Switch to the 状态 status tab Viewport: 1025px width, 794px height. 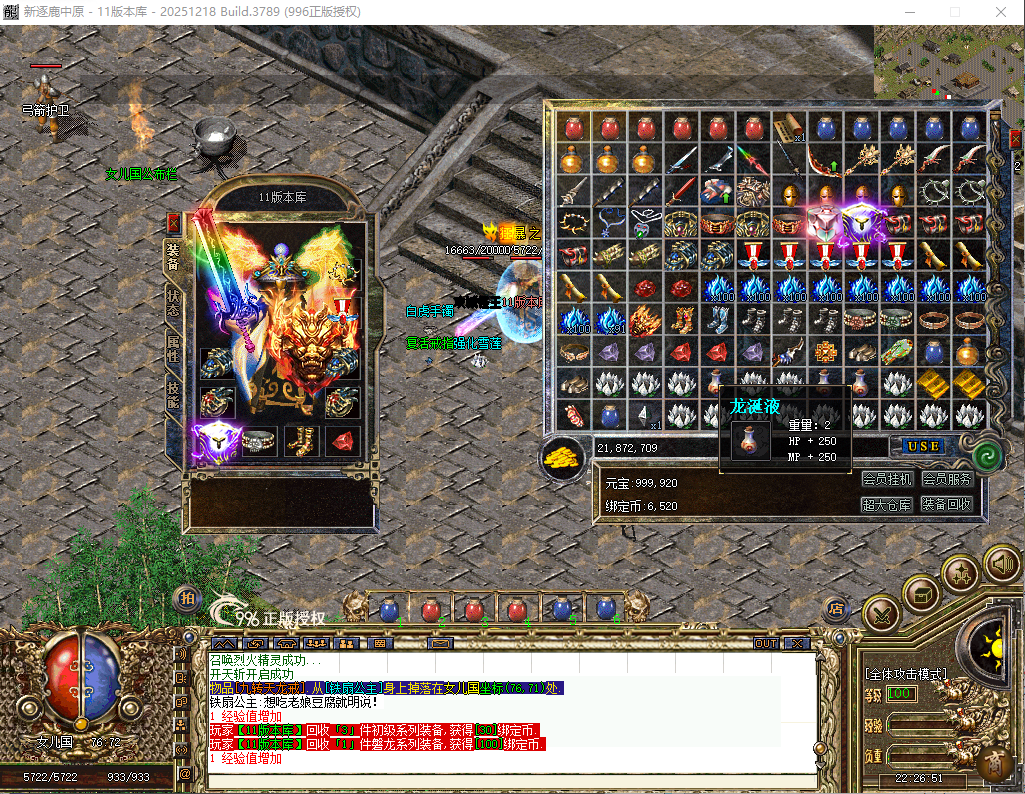pyautogui.click(x=172, y=304)
